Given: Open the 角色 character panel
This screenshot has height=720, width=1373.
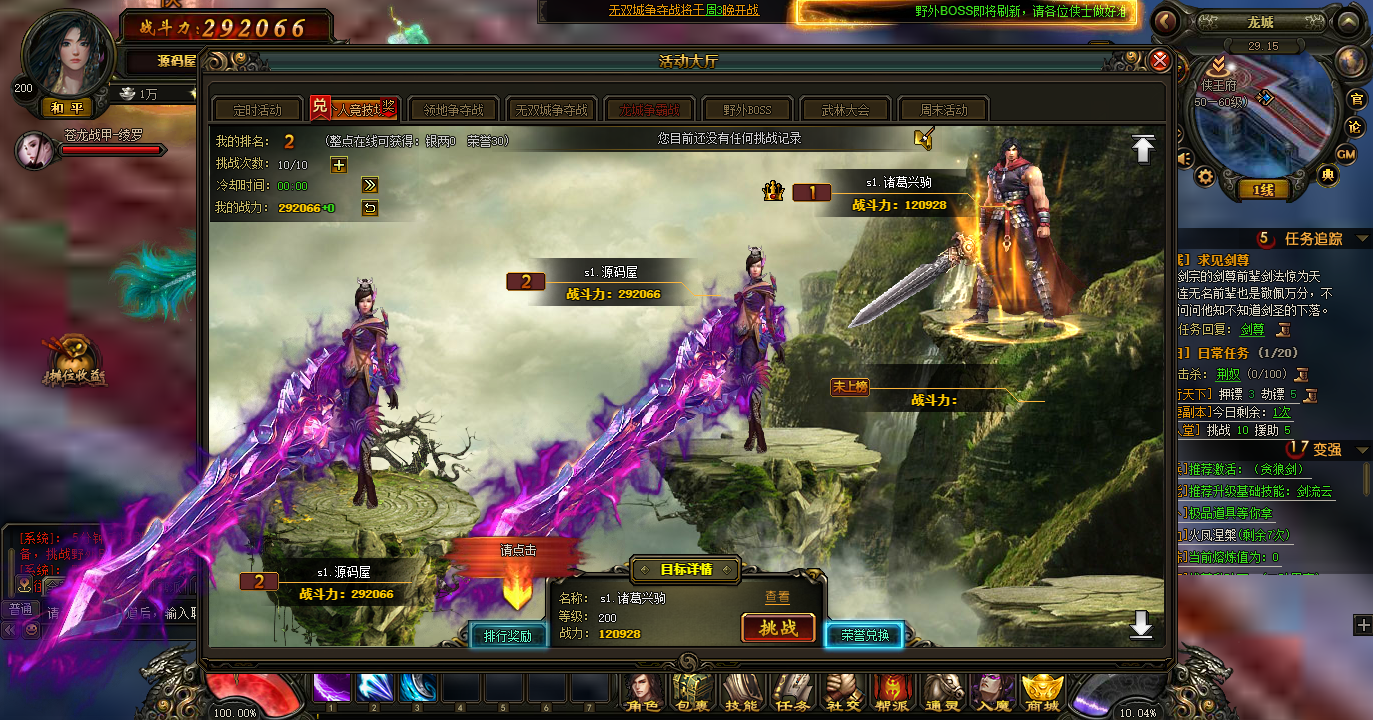Looking at the screenshot, I should 641,693.
